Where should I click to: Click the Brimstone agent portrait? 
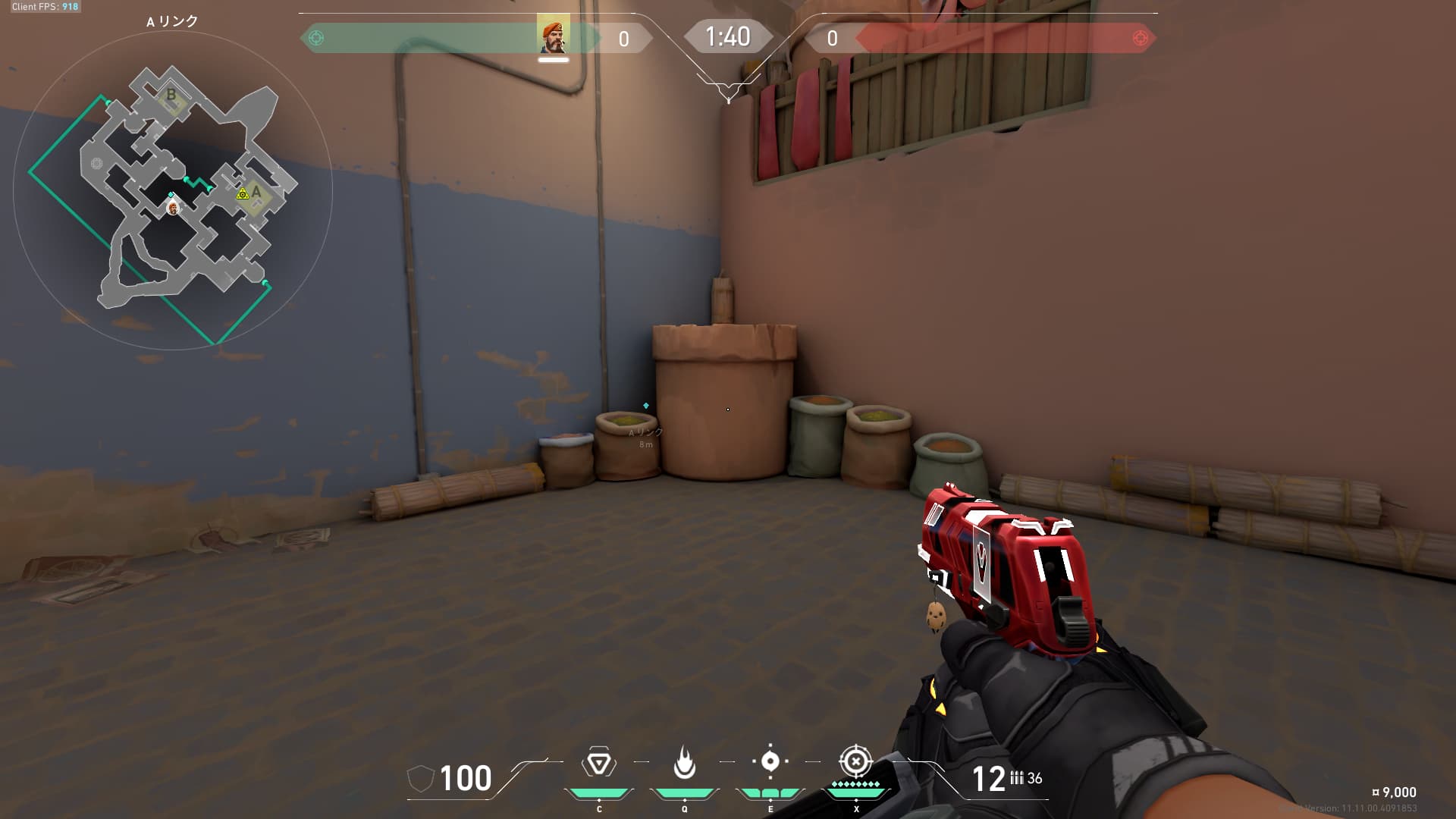(x=553, y=36)
